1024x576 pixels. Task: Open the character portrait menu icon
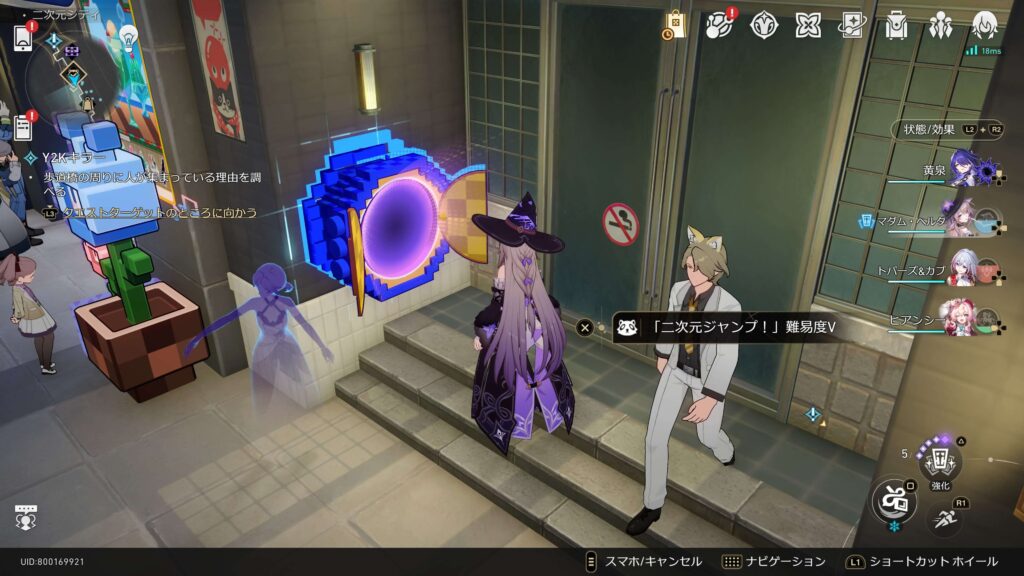point(985,25)
